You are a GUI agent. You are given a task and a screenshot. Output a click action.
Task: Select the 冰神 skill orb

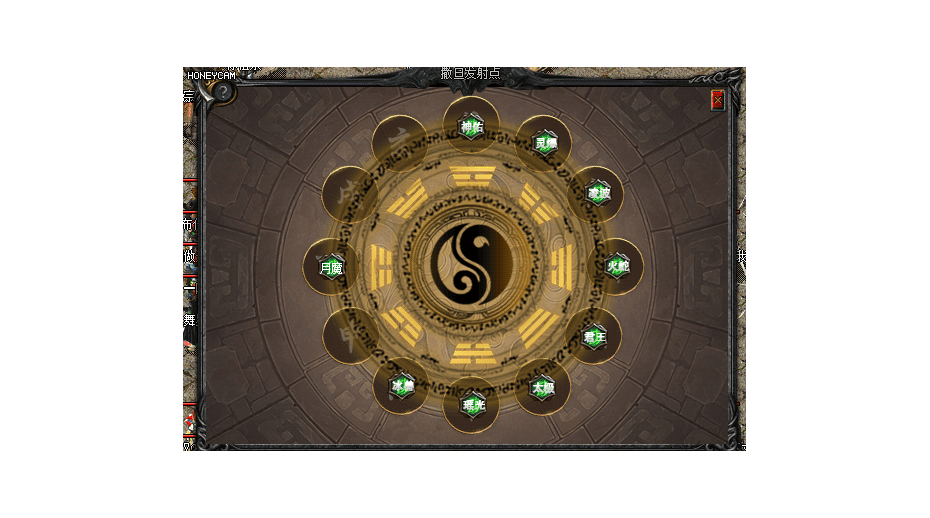coord(401,385)
